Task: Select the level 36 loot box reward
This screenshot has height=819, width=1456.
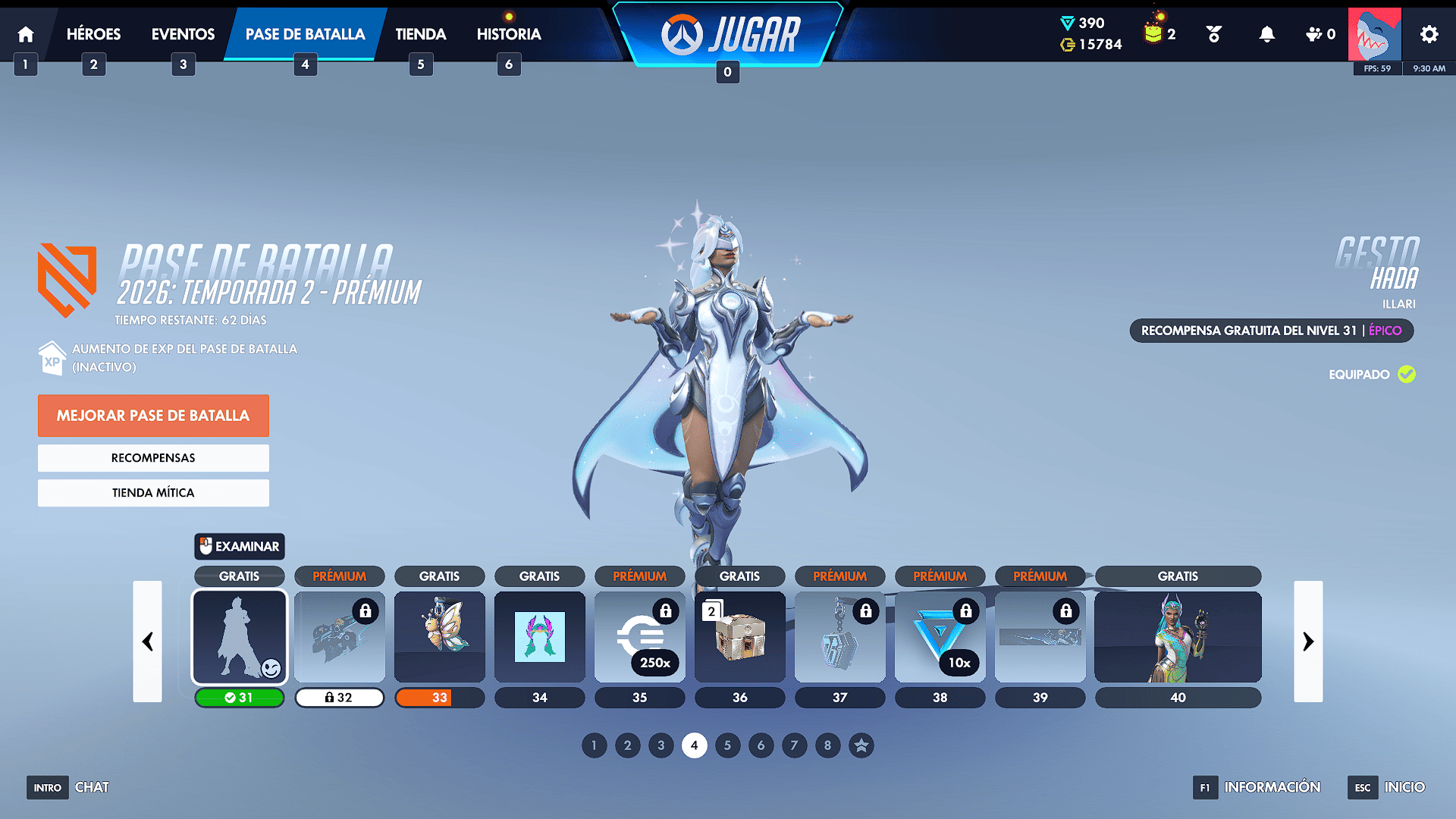Action: coord(740,636)
